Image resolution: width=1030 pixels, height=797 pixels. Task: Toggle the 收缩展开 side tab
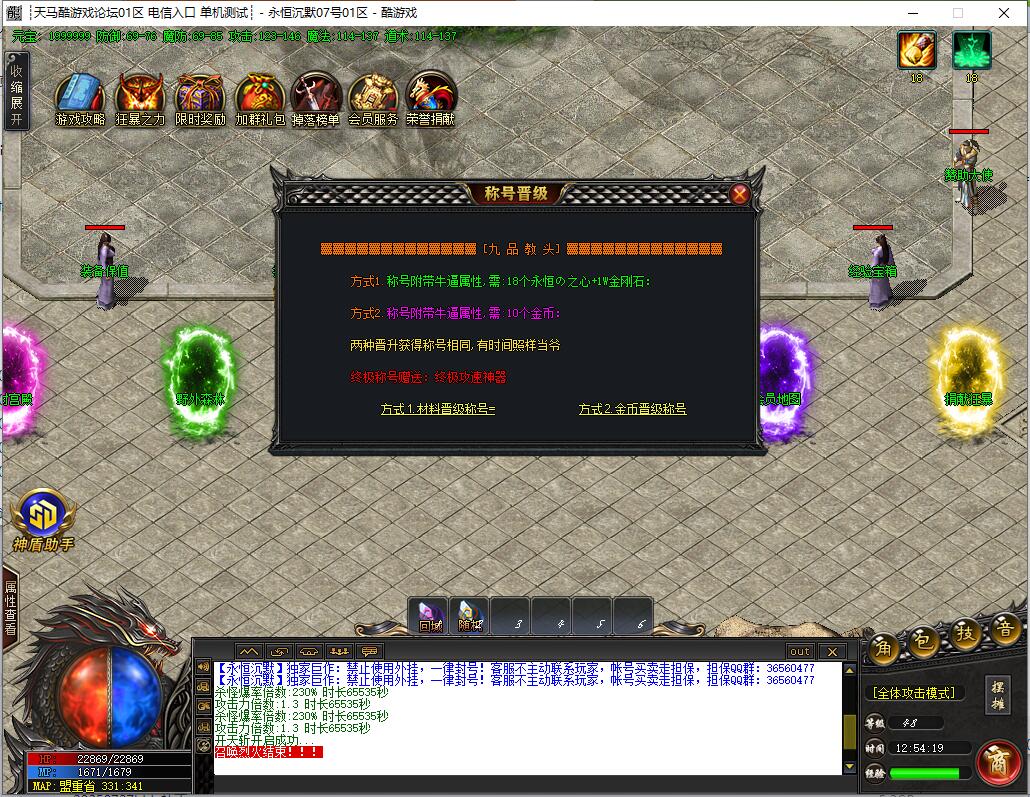pos(16,90)
